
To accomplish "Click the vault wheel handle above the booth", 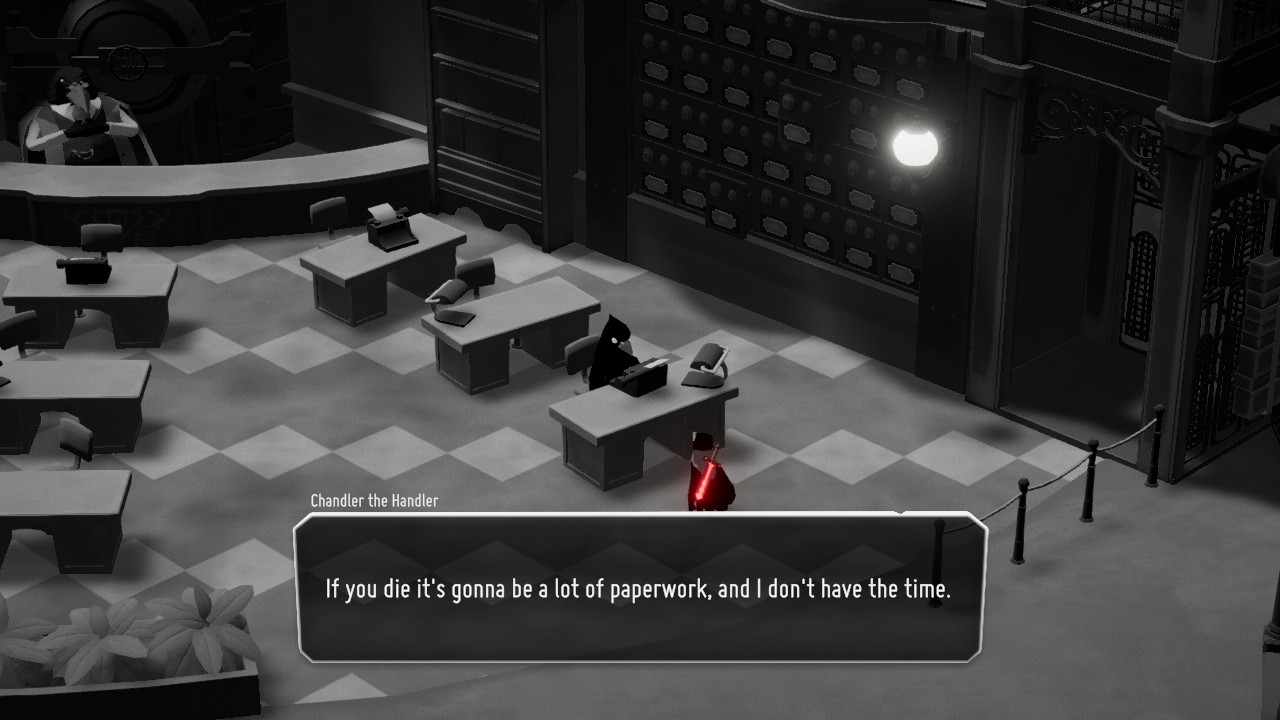I will [x=127, y=62].
